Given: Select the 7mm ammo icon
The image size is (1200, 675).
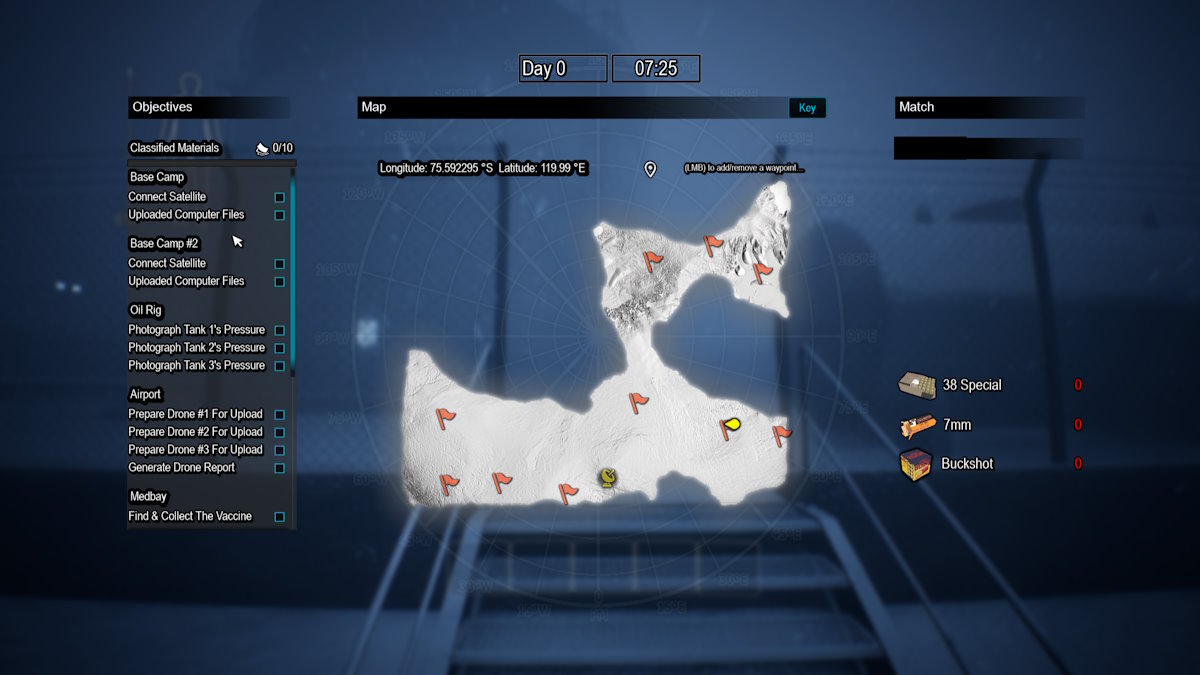Looking at the screenshot, I should (x=916, y=426).
